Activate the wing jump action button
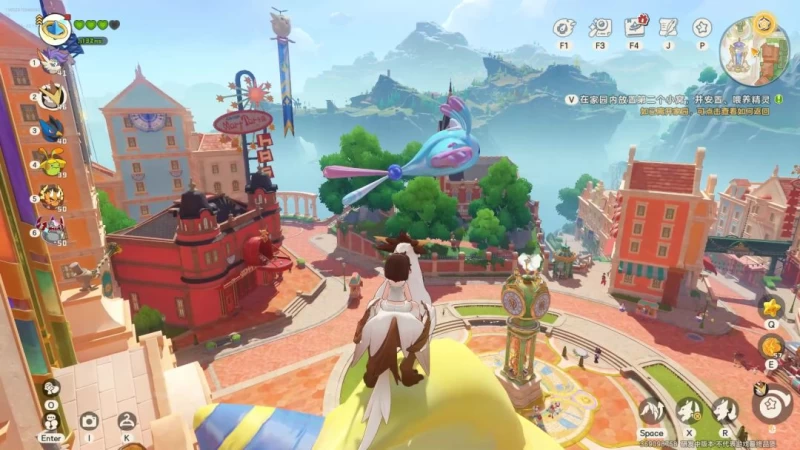This screenshot has width=800, height=450. click(652, 410)
